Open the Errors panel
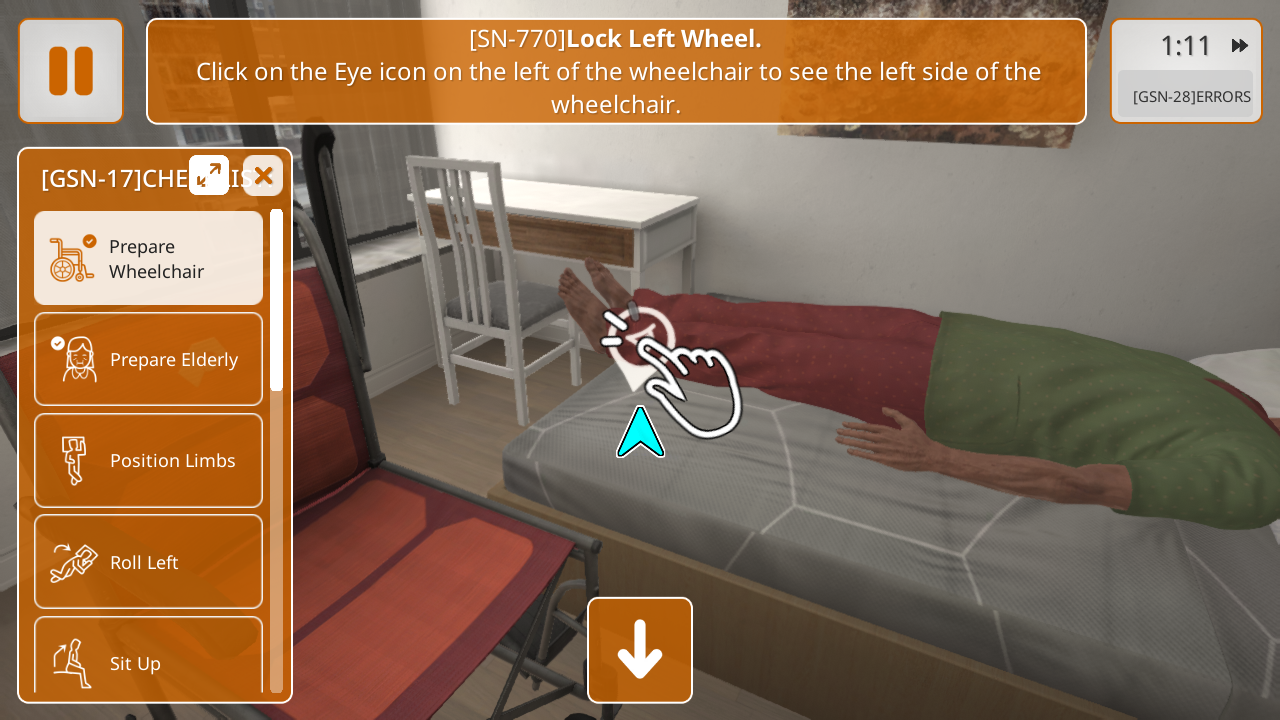Screen dimensions: 1280x720 (x=1190, y=96)
